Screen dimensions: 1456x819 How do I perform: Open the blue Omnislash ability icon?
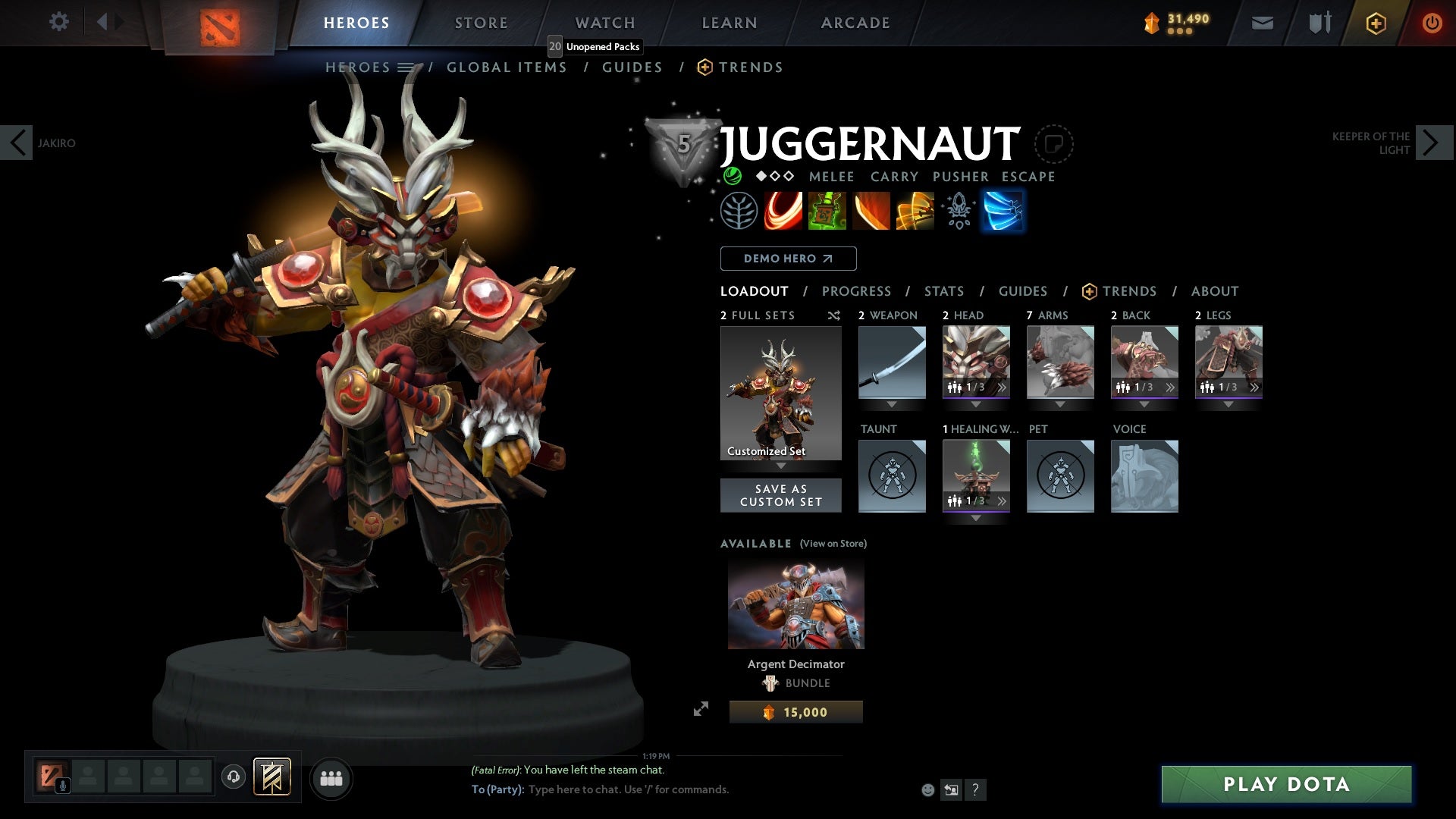(1003, 210)
